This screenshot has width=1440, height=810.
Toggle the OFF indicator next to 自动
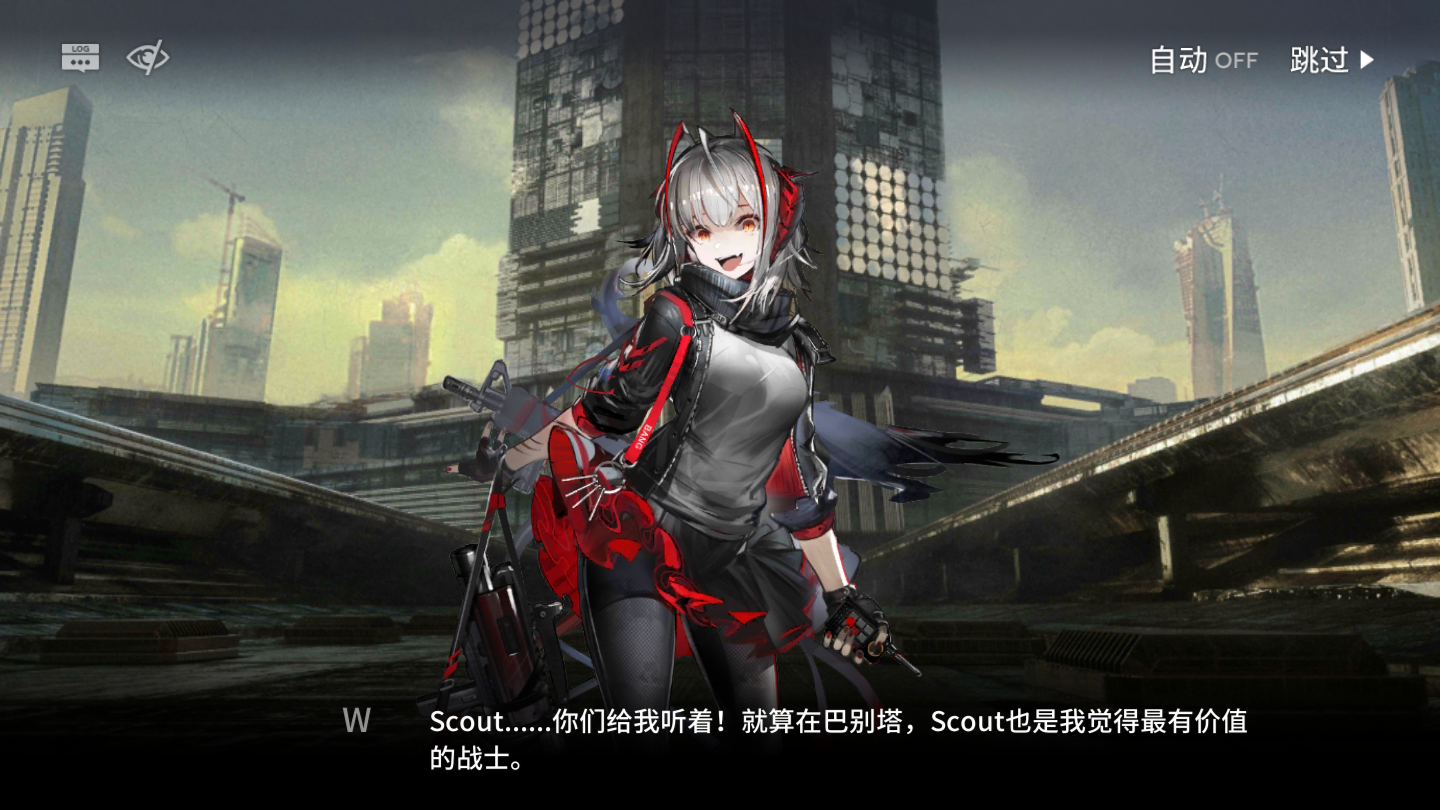tap(1234, 61)
